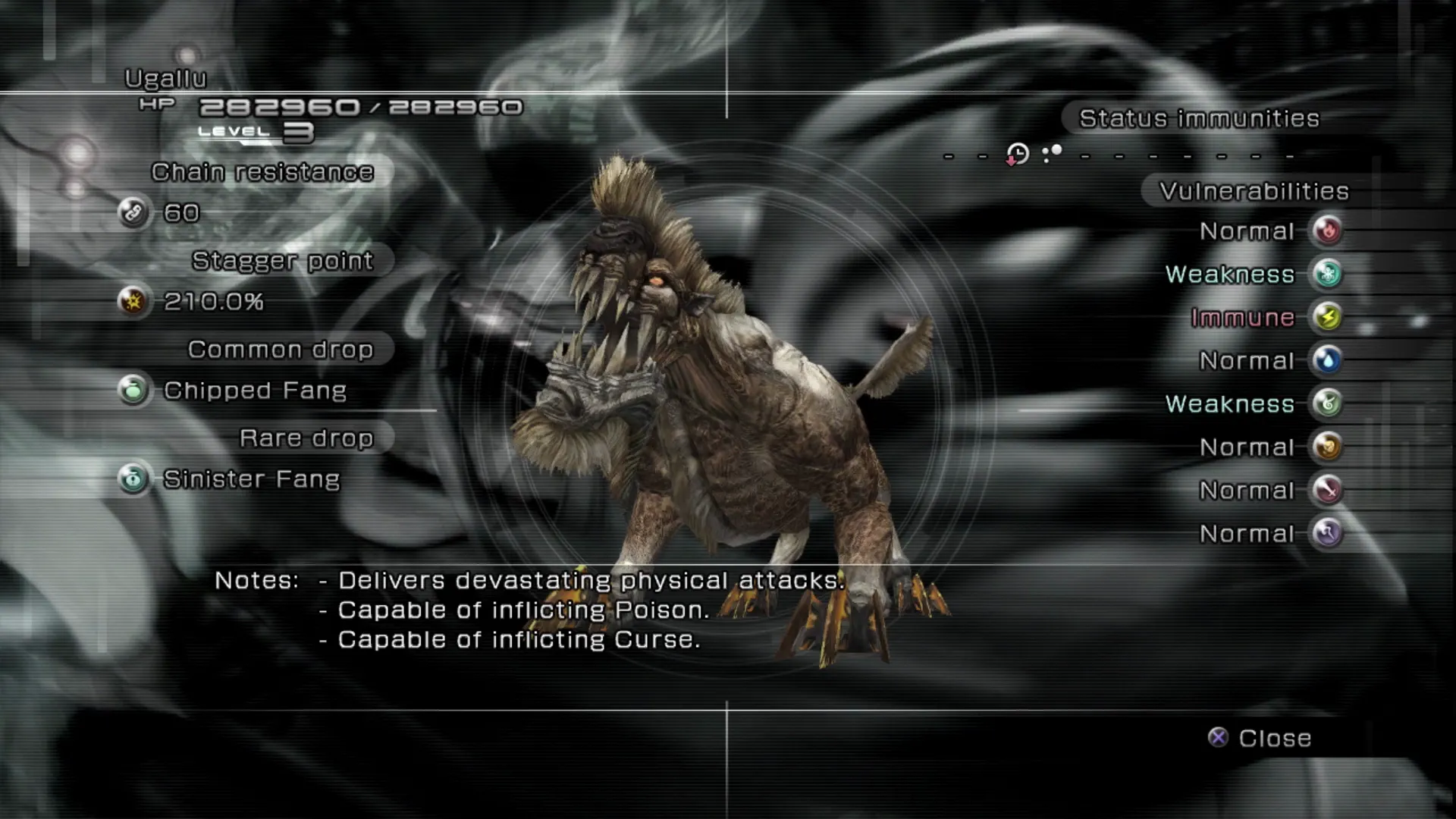Close the Ugallu enemy info screen
The image size is (1456, 819).
coord(1260,738)
